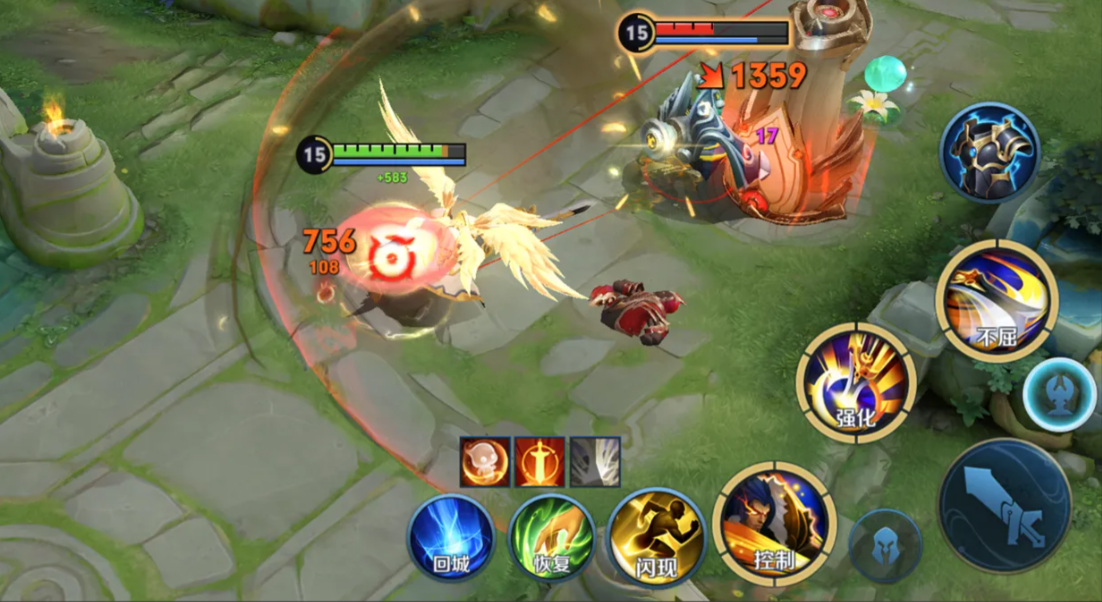
Task: Tap the 回城 recall button
Action: pyautogui.click(x=451, y=538)
